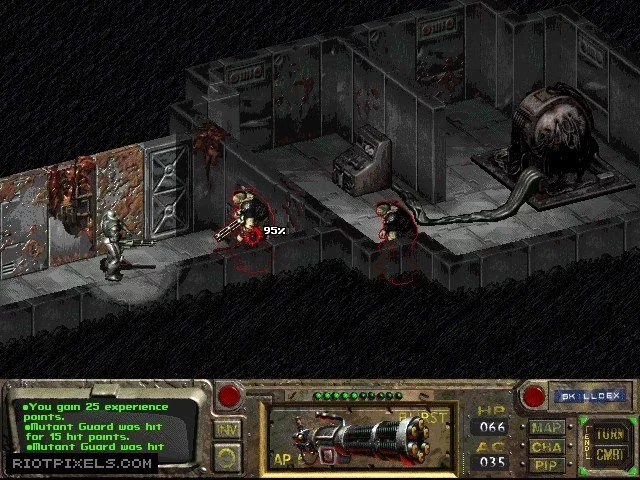The width and height of the screenshot is (640, 480).
Task: Open the automap with the MAP button
Action: pyautogui.click(x=546, y=426)
